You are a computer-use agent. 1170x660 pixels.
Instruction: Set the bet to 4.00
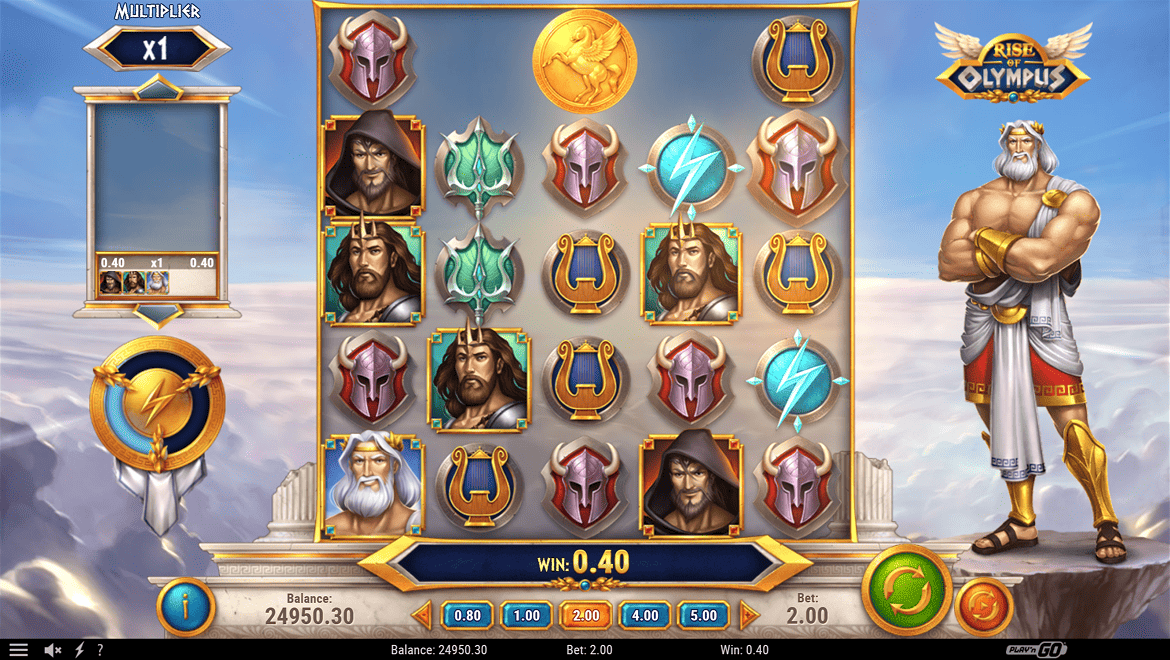point(645,615)
